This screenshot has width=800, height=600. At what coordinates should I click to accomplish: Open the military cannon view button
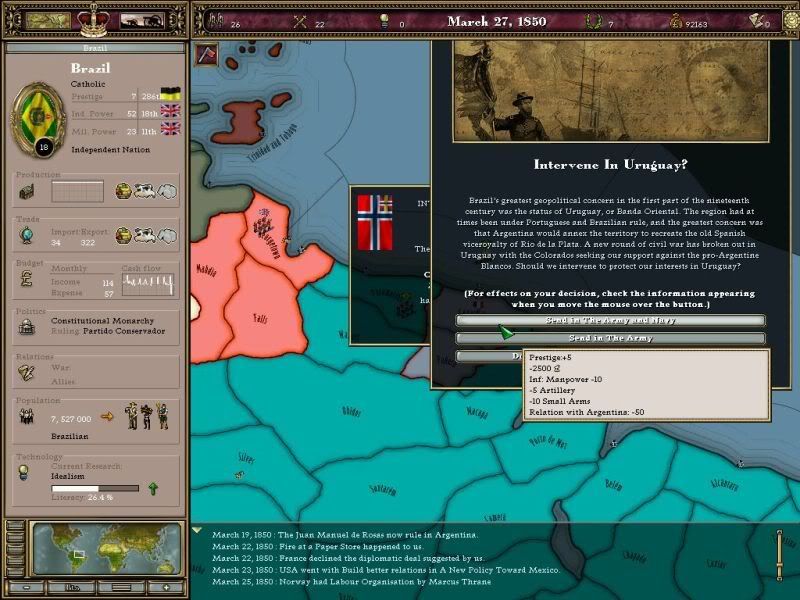click(142, 19)
